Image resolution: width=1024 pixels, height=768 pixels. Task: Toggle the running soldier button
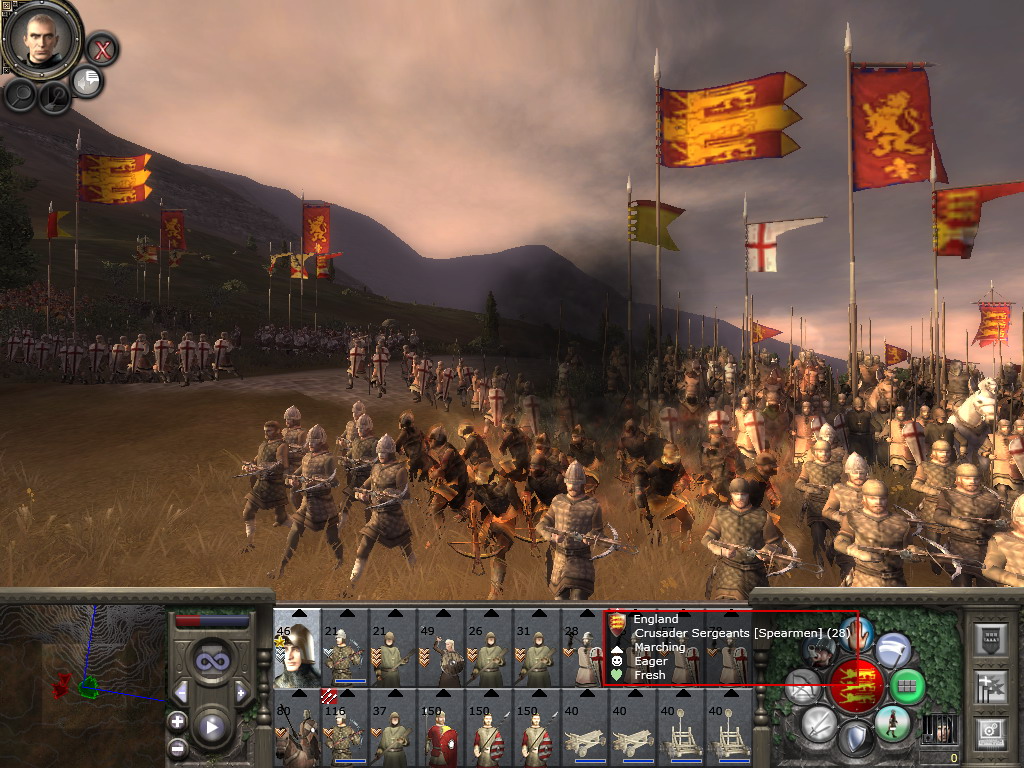tap(892, 722)
